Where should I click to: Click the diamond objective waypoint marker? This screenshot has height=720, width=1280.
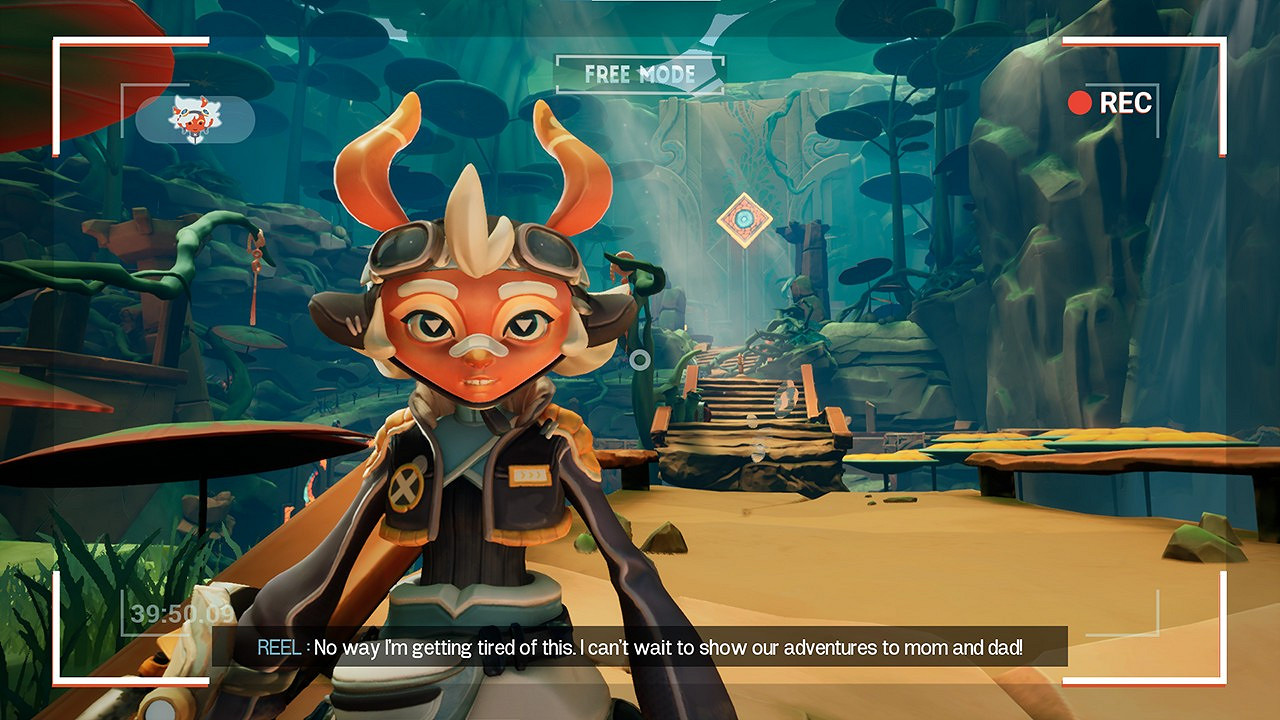(744, 220)
